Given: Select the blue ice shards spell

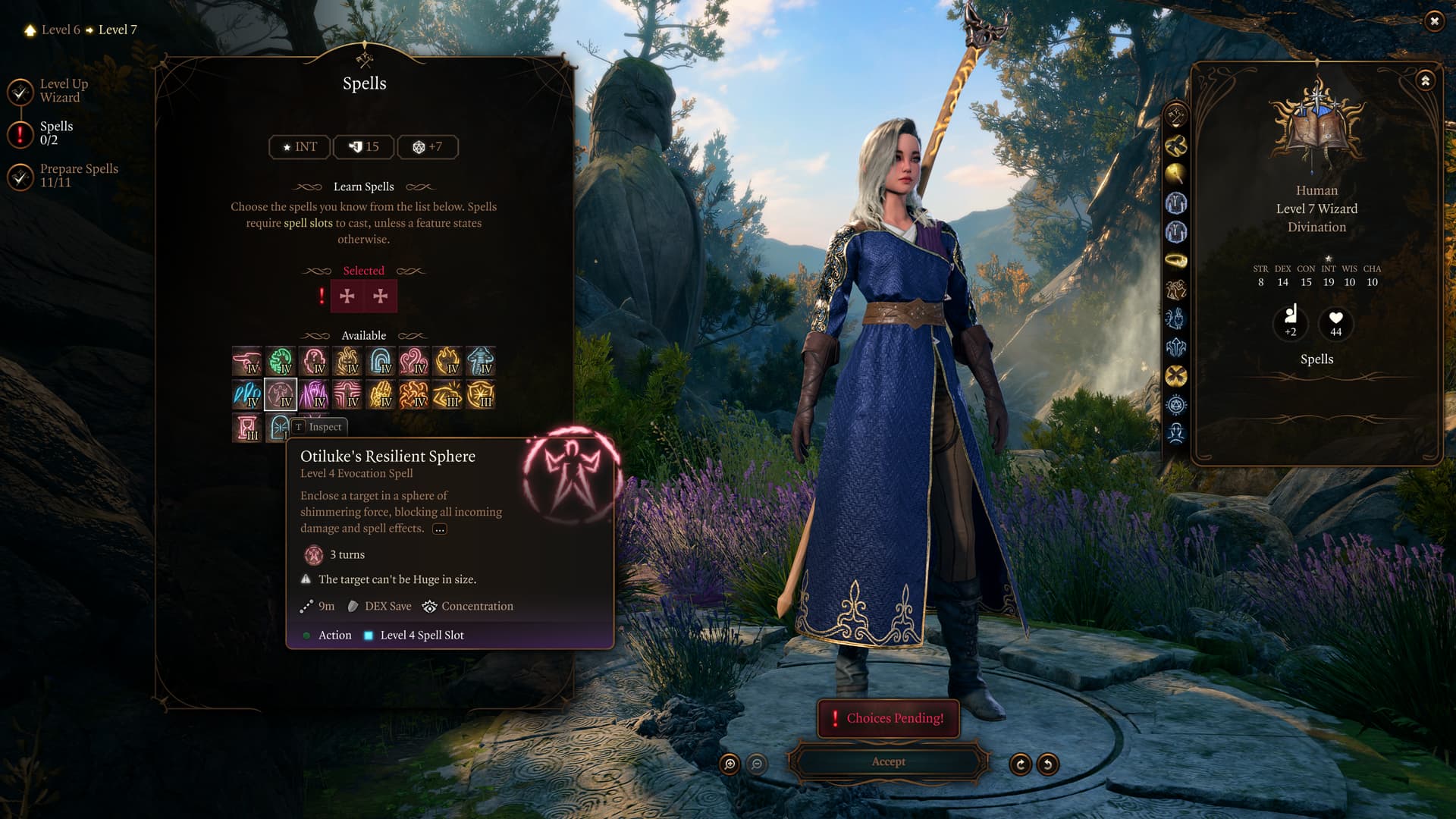Looking at the screenshot, I should pos(247,394).
